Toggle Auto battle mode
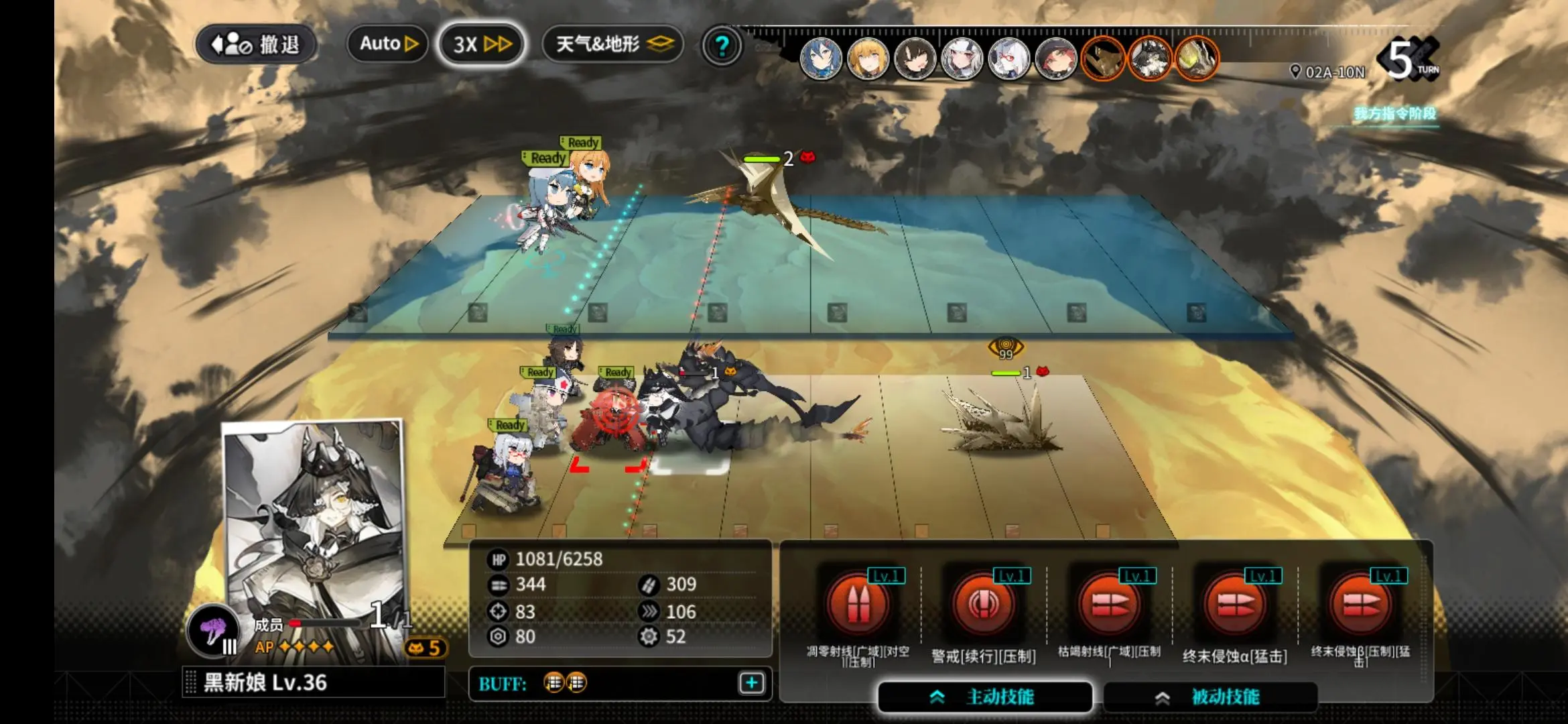This screenshot has height=724, width=1568. click(x=388, y=44)
